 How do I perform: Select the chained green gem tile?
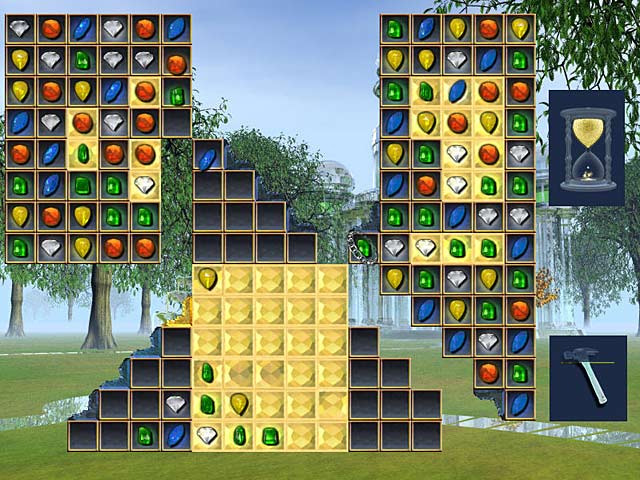(x=364, y=246)
